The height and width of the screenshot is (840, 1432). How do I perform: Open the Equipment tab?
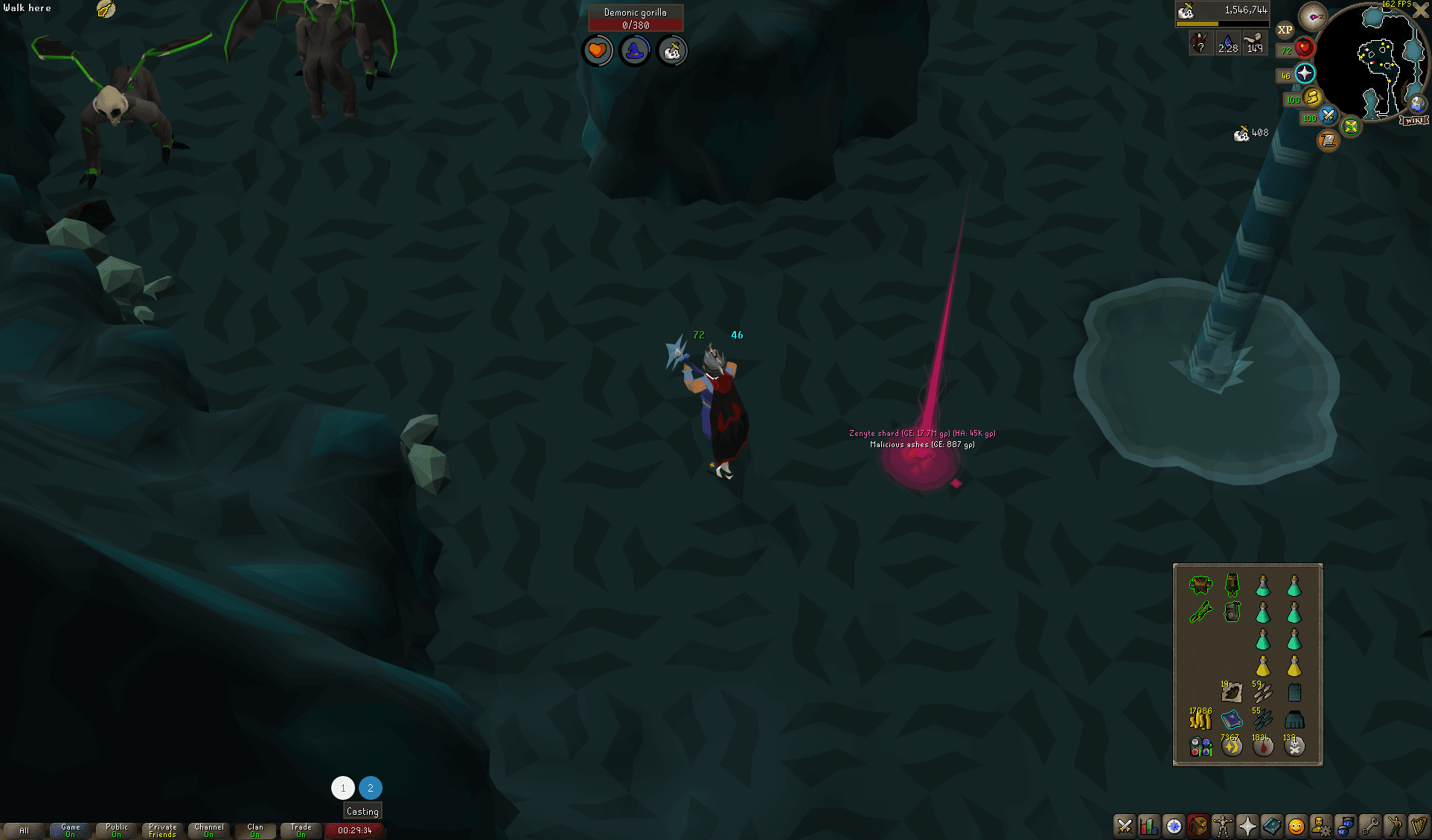1223,827
